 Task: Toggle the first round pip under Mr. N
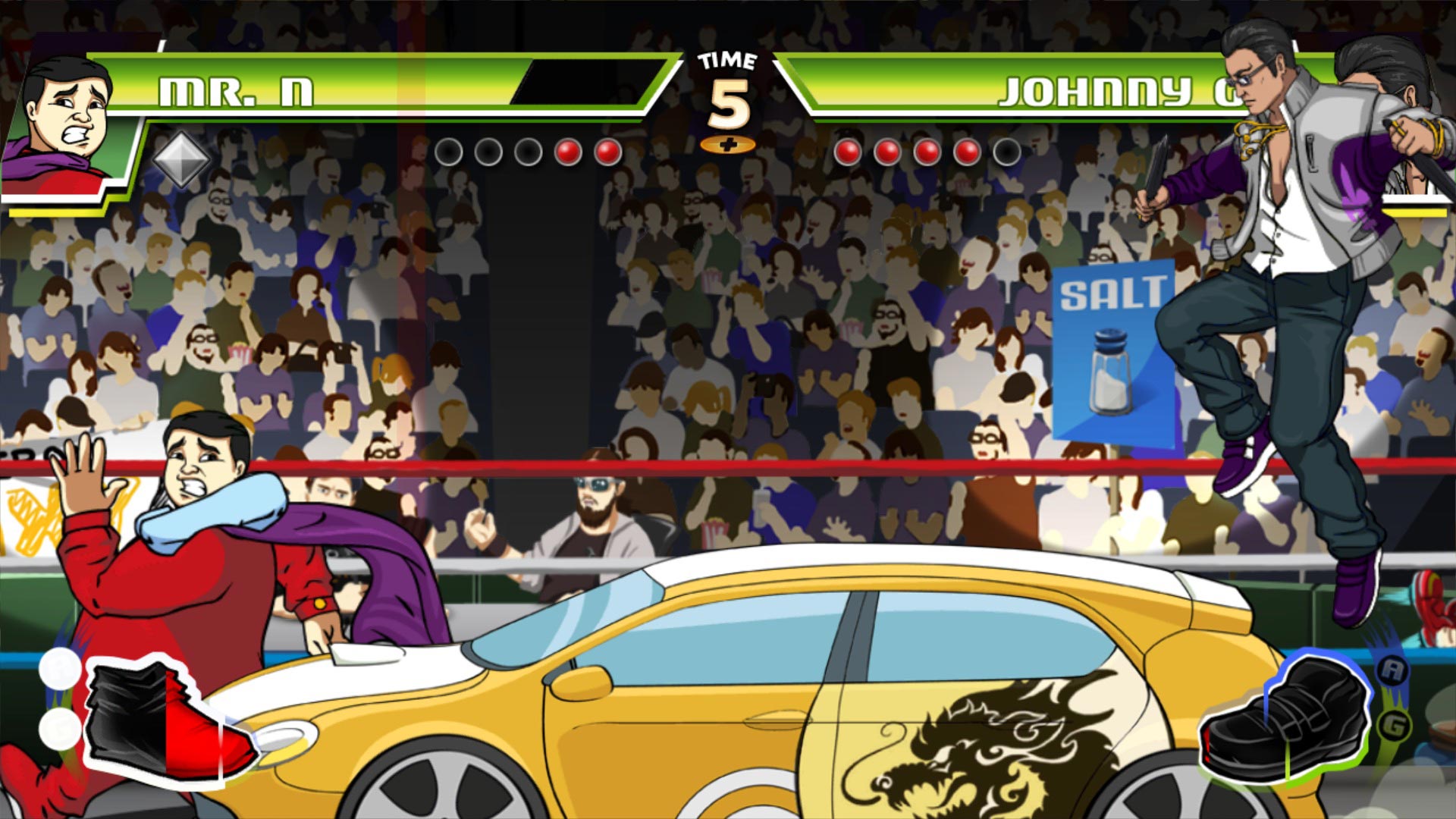click(450, 151)
